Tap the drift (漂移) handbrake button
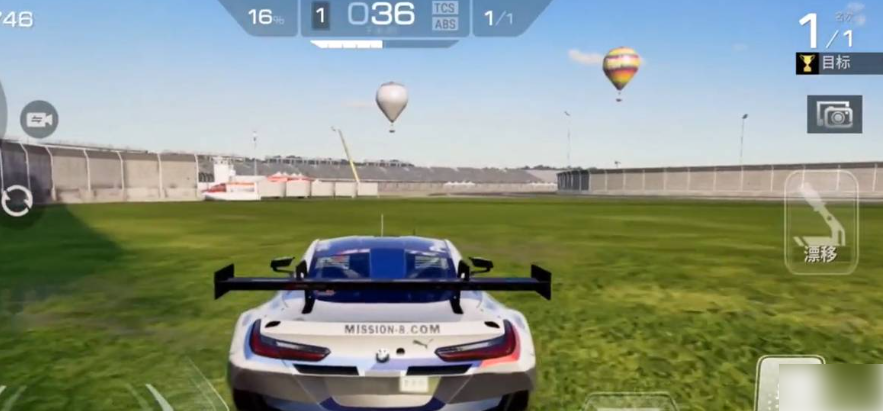Screen dimensions: 883x411 click(820, 224)
